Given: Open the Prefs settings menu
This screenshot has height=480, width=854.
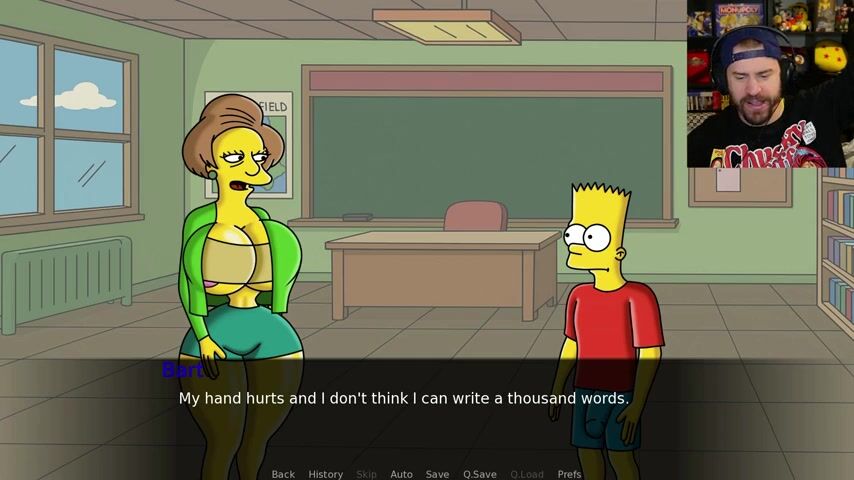Looking at the screenshot, I should 569,474.
